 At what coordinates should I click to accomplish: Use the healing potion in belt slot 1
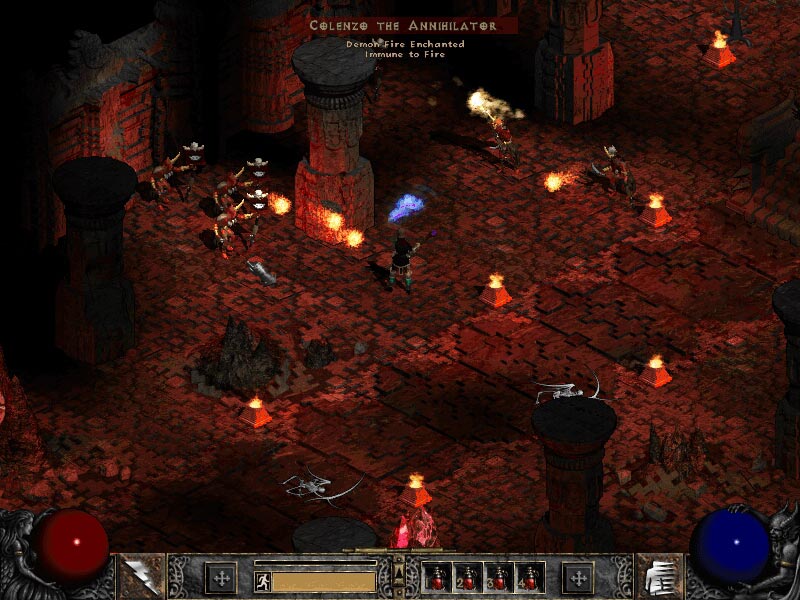pos(437,578)
